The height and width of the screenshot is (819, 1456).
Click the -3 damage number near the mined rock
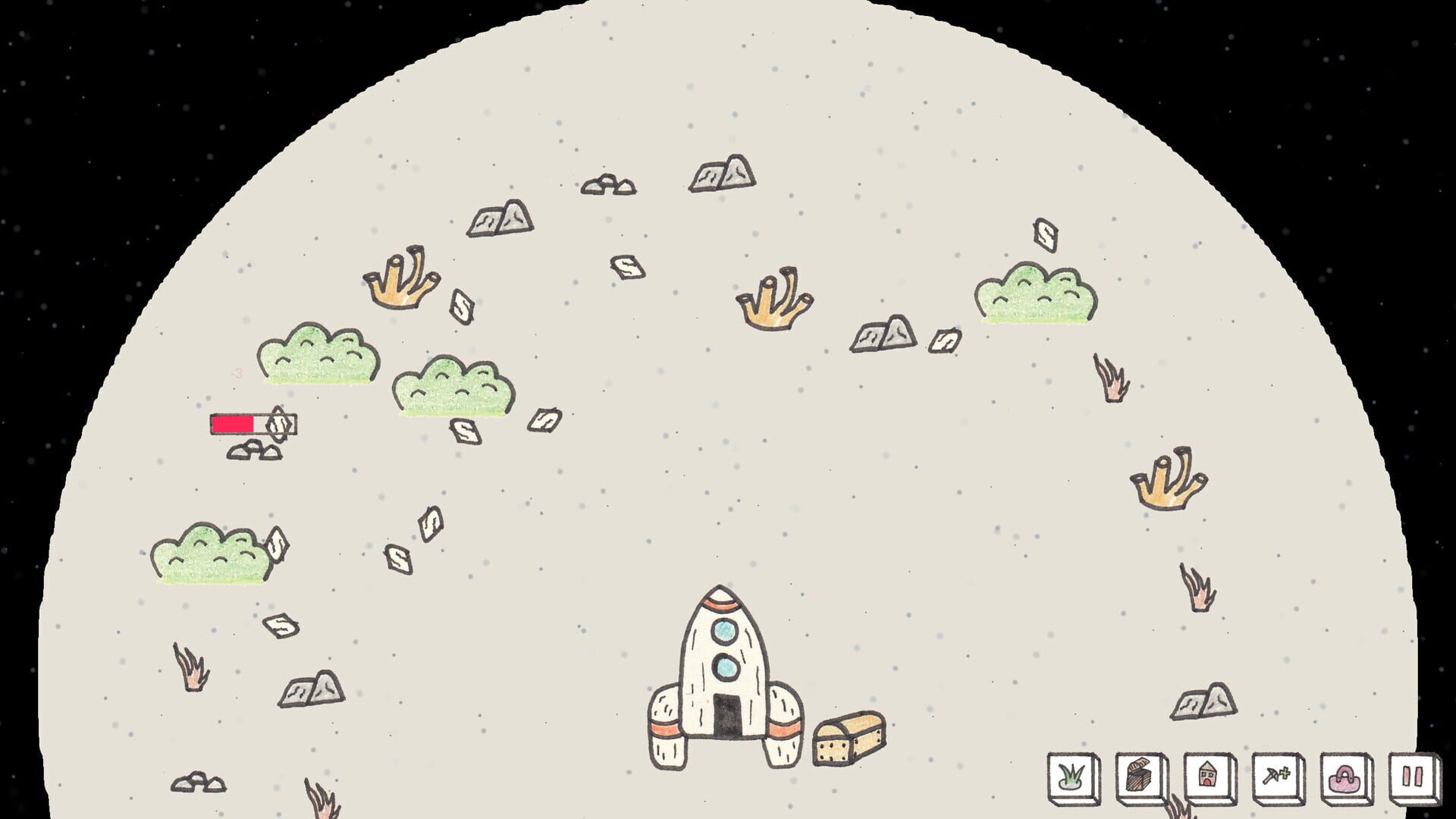pos(235,373)
